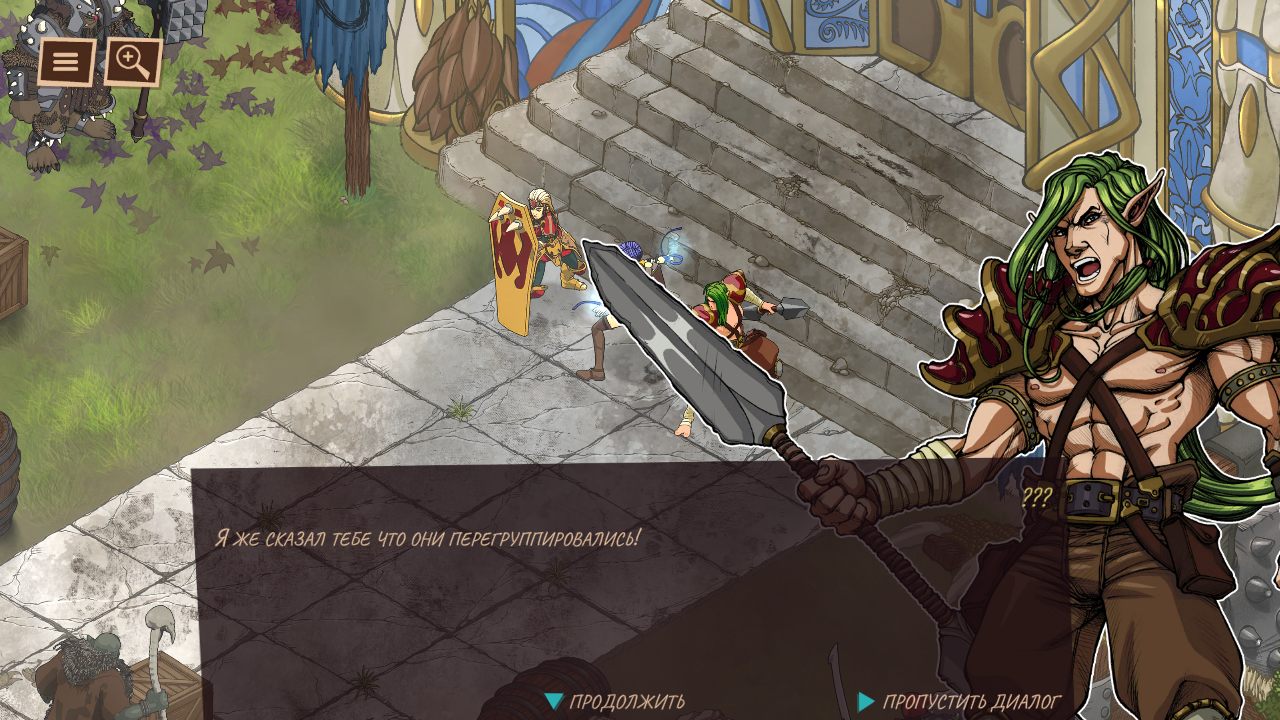Skip the dialogue via Пропустить диалог
The width and height of the screenshot is (1280, 720).
coord(959,702)
